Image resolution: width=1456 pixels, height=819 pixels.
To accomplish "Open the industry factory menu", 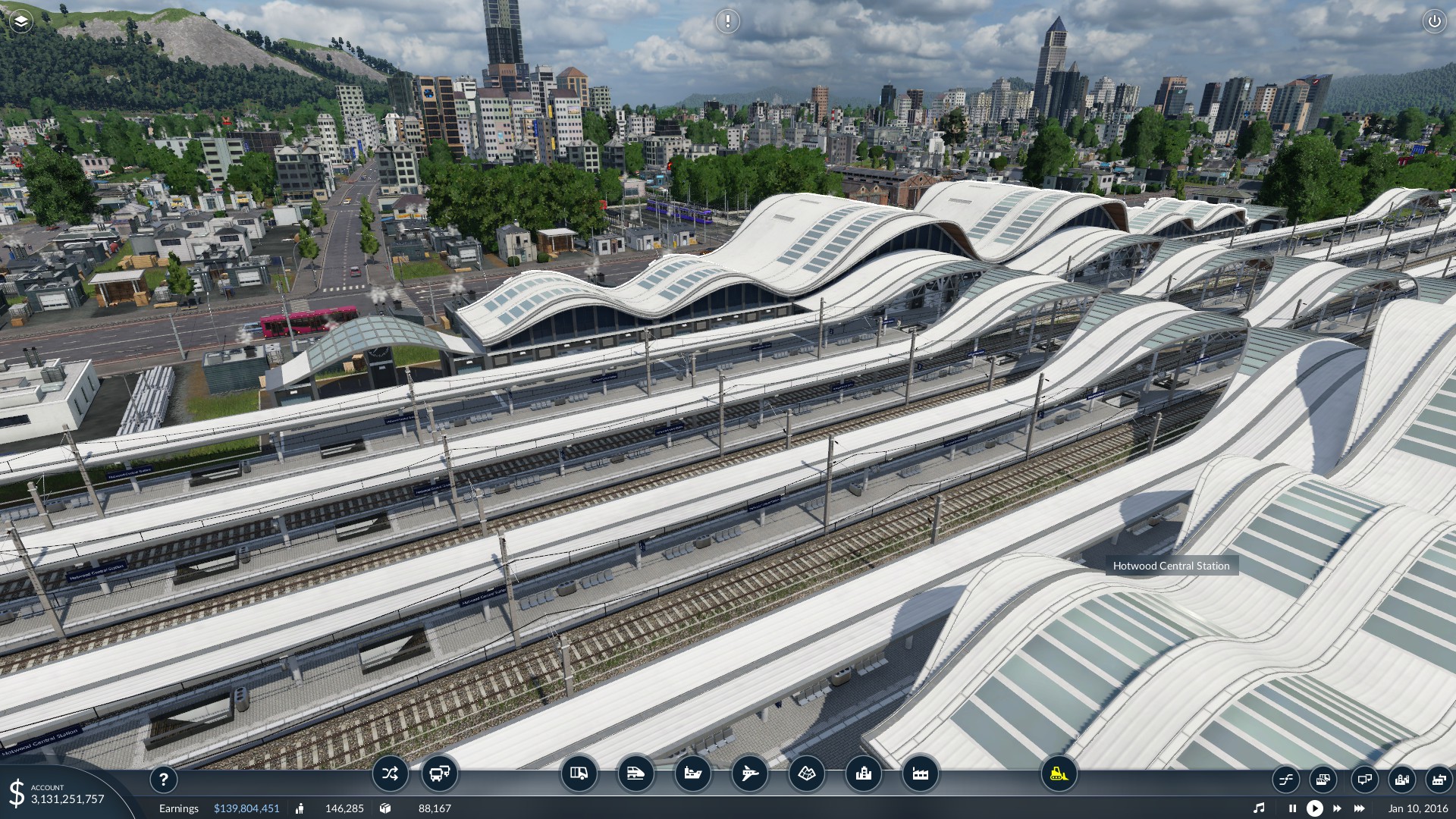I will (920, 773).
